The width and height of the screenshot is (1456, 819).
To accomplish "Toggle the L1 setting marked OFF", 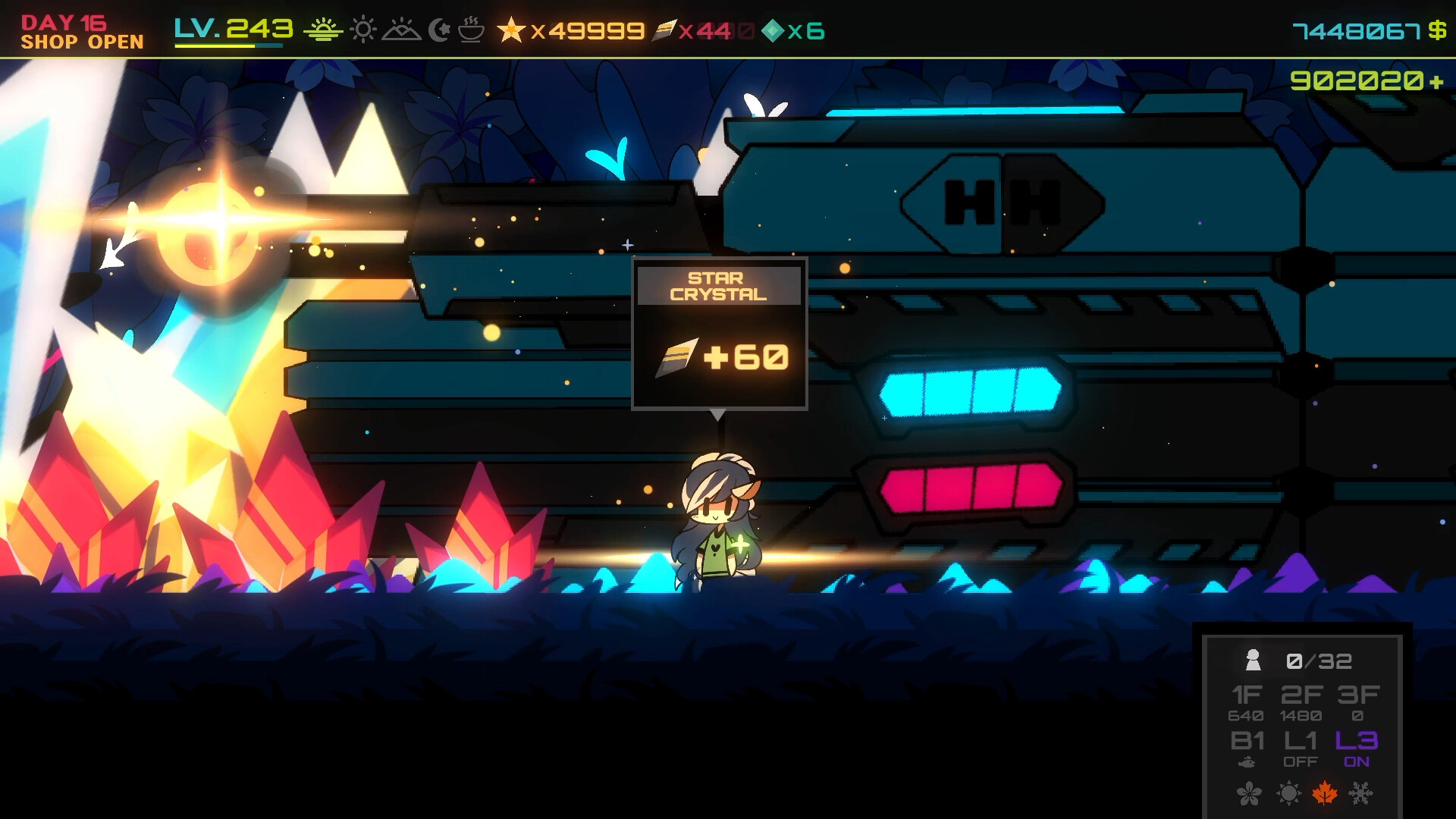I will [1301, 748].
